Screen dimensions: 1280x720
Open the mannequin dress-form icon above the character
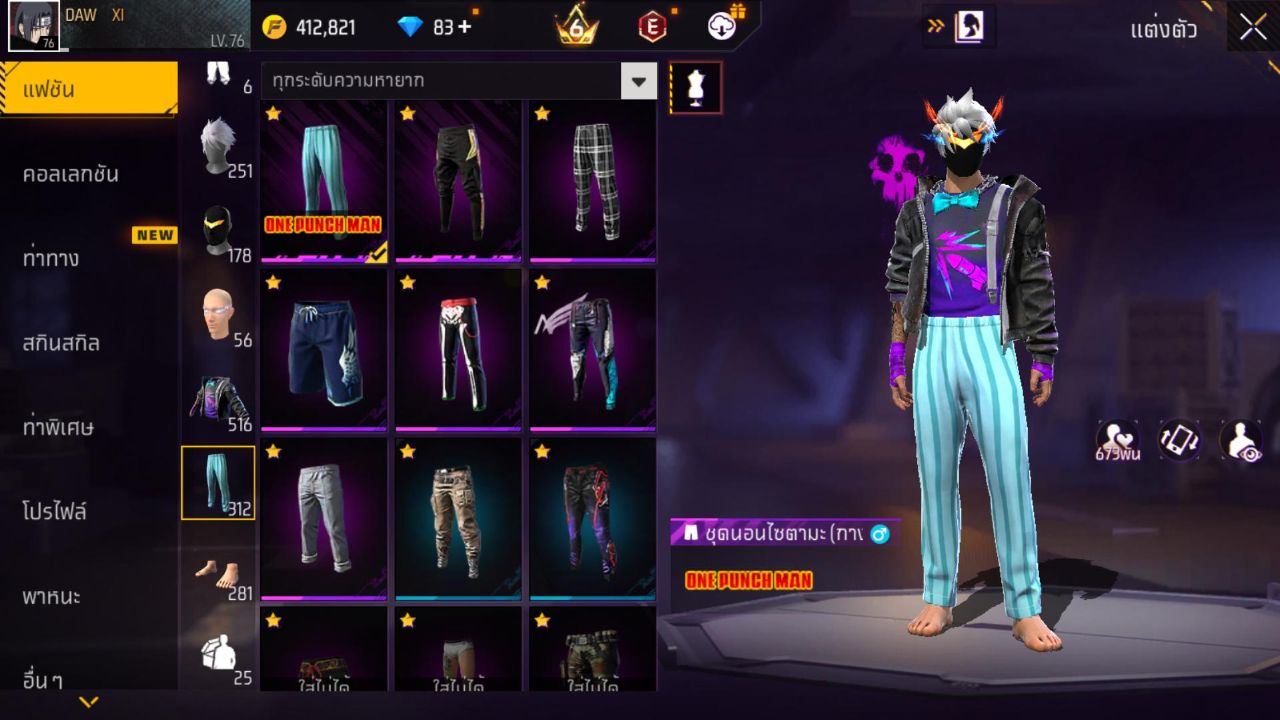pyautogui.click(x=694, y=87)
